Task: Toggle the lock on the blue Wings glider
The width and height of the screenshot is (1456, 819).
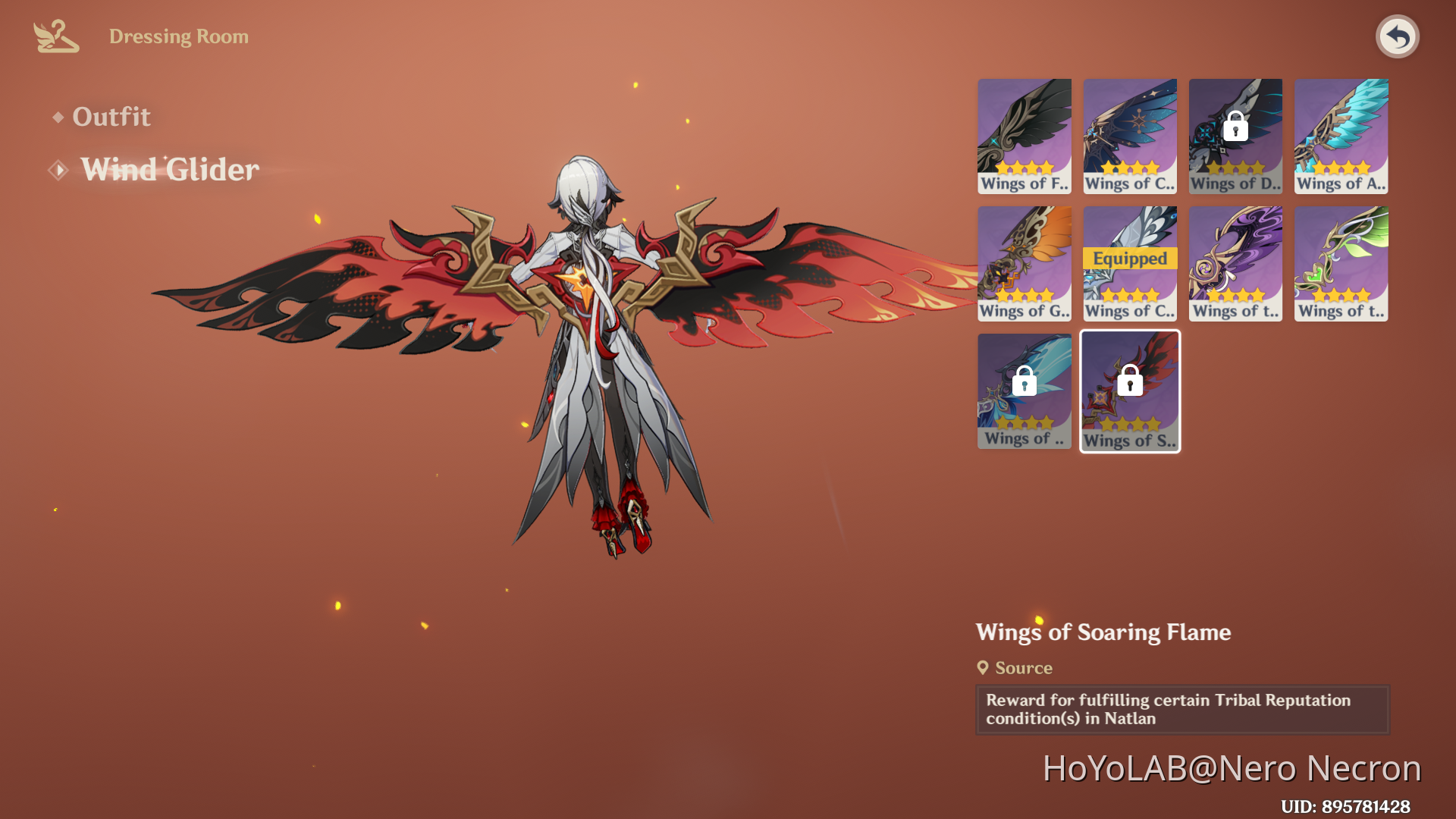Action: point(1024,381)
